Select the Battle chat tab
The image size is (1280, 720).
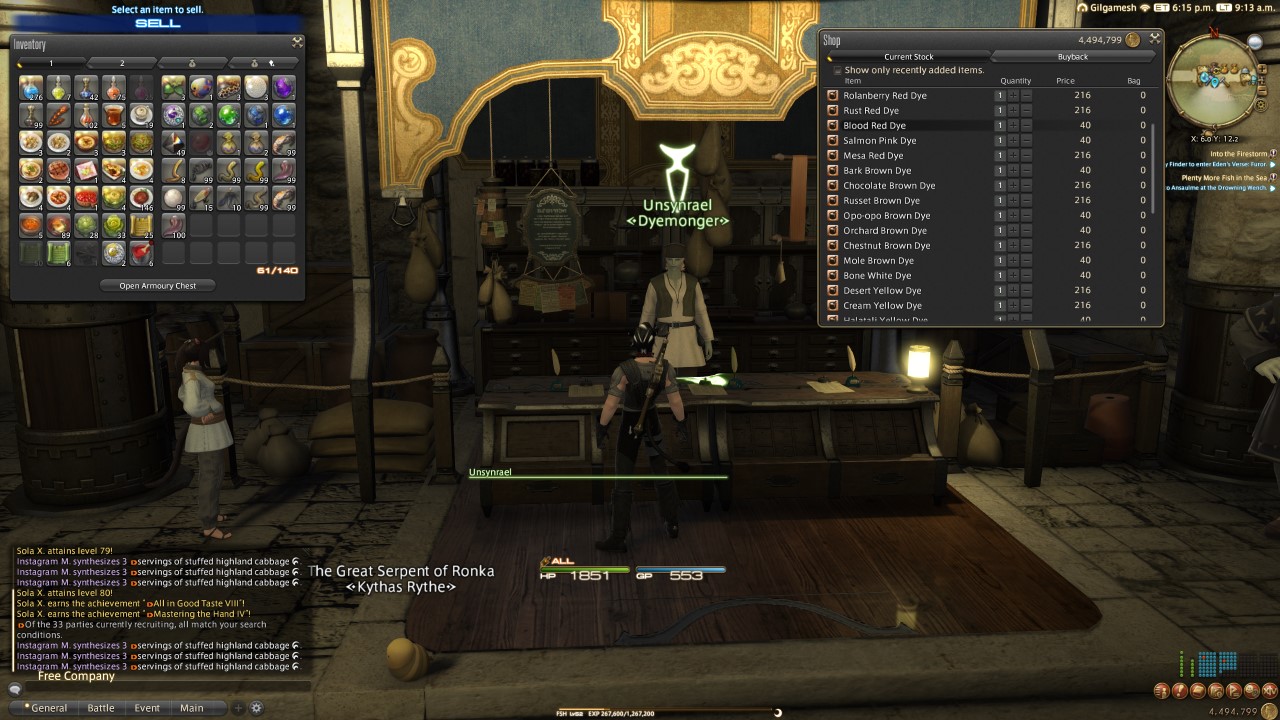(x=101, y=707)
